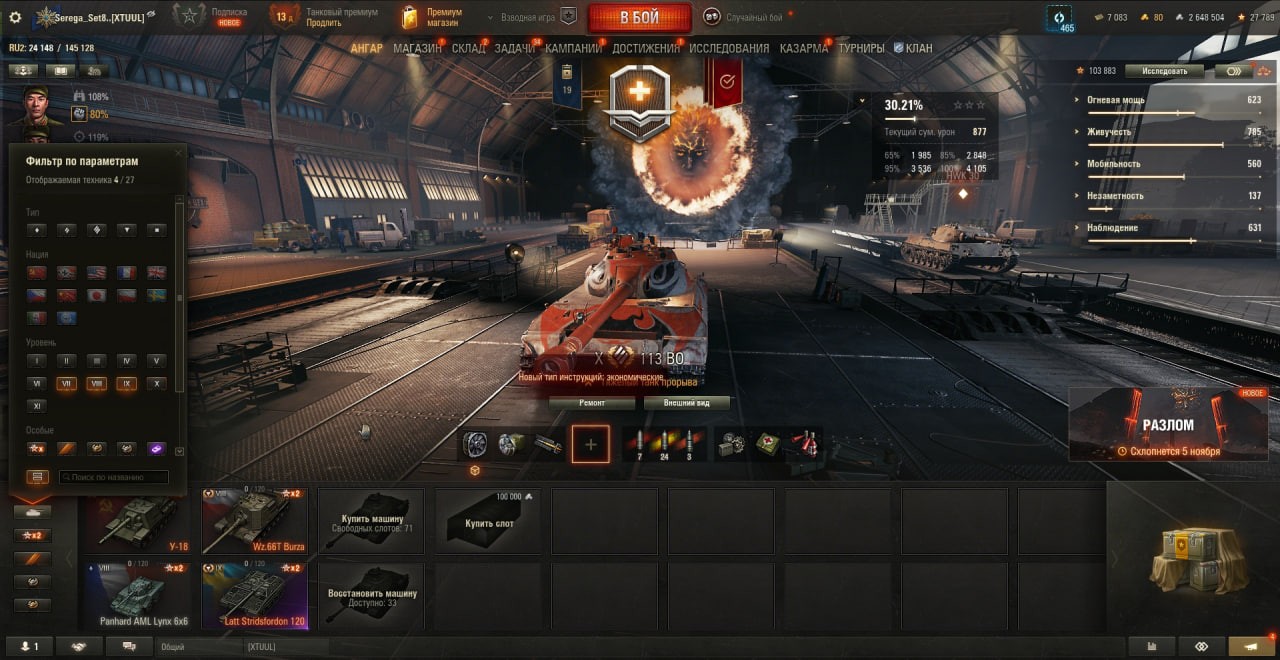Image resolution: width=1280 pixels, height=660 pixels.
Task: Select the Wz.66T Burza tank
Action: (x=255, y=520)
